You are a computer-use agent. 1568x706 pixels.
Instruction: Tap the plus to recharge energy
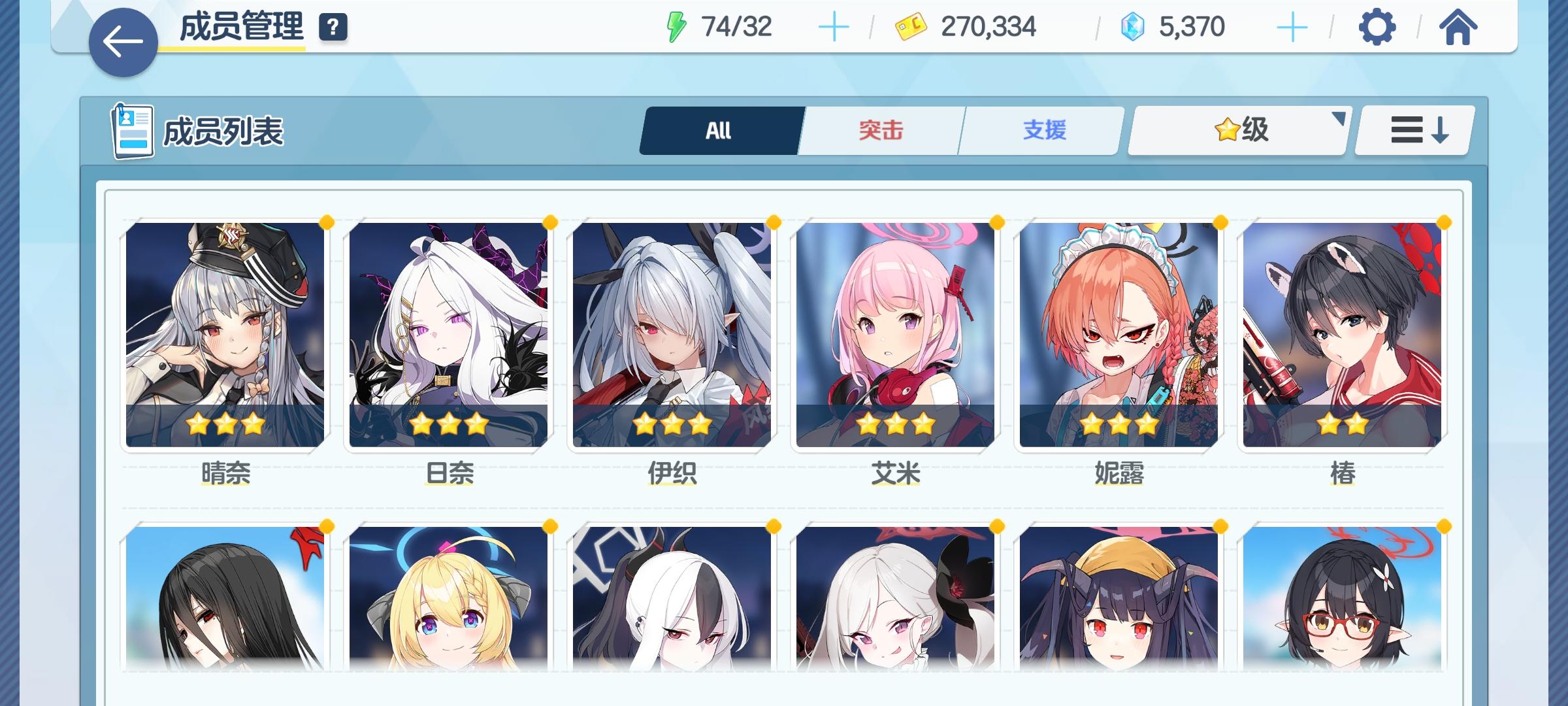[x=835, y=27]
